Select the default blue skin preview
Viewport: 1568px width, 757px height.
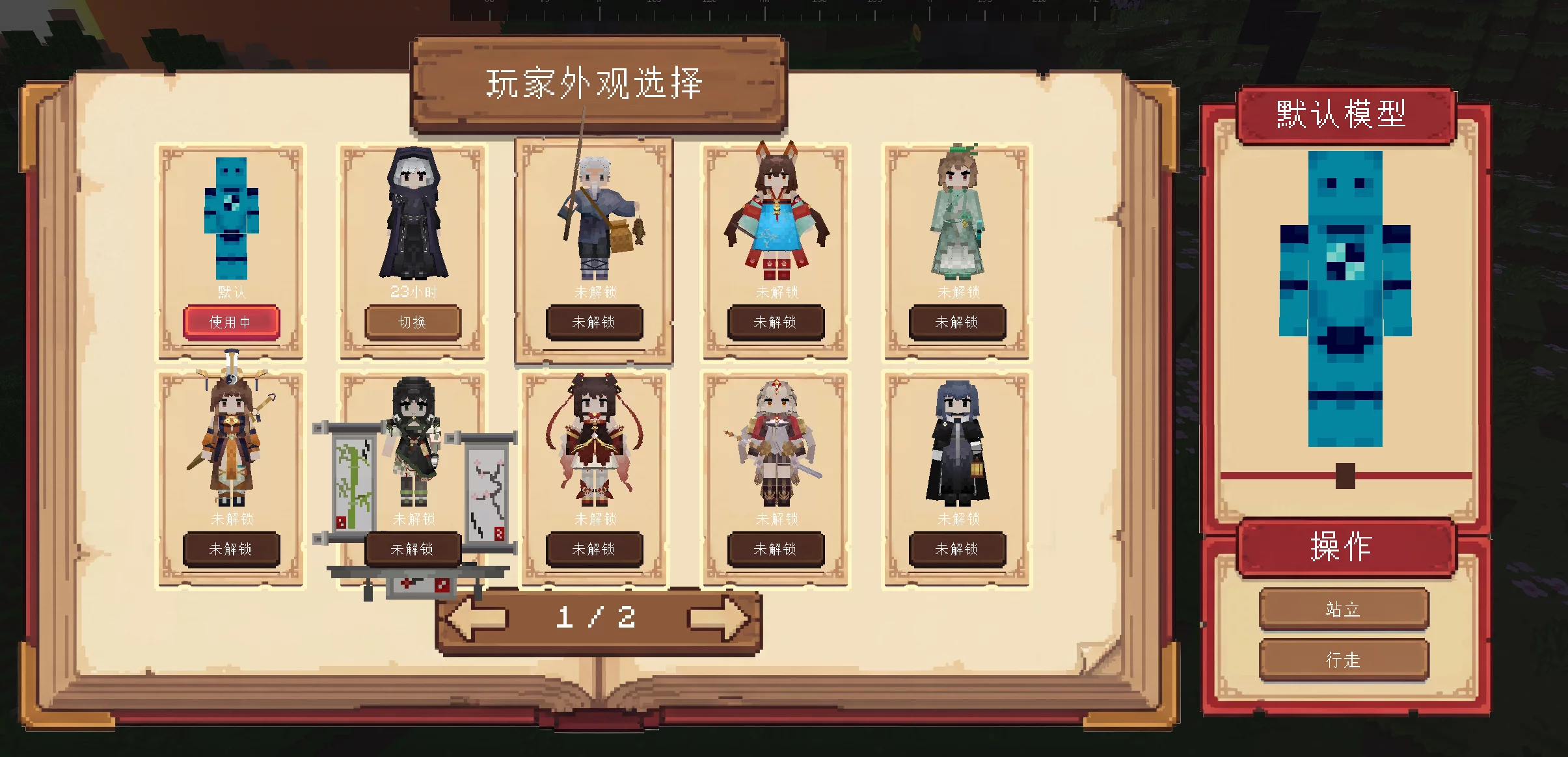[231, 215]
